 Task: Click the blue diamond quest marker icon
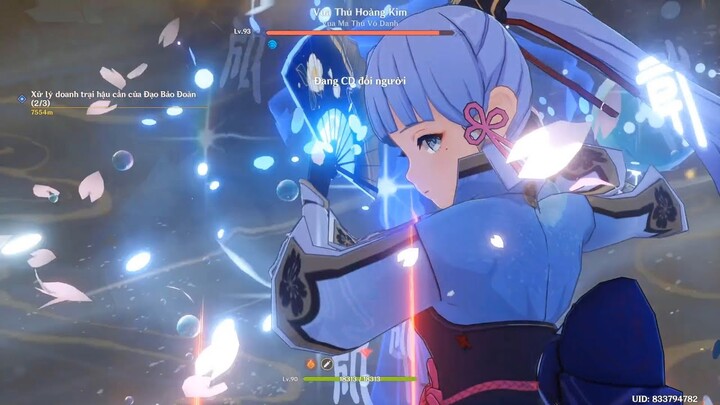pos(22,98)
